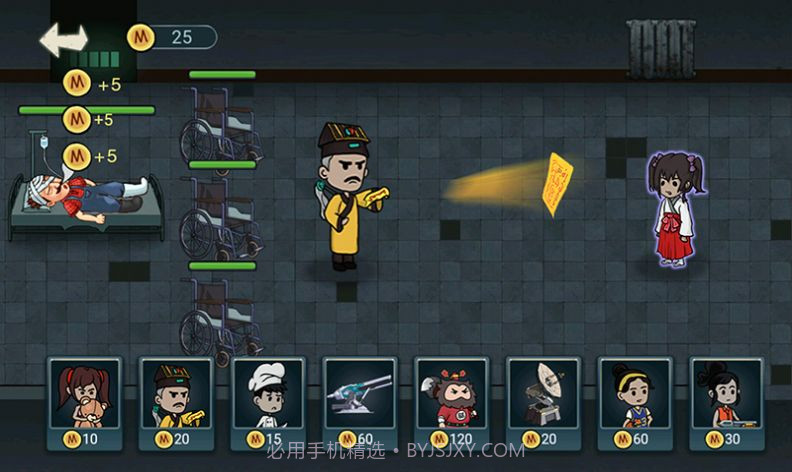
Task: Choose the yellow-robed priest unit card
Action: [x=176, y=402]
